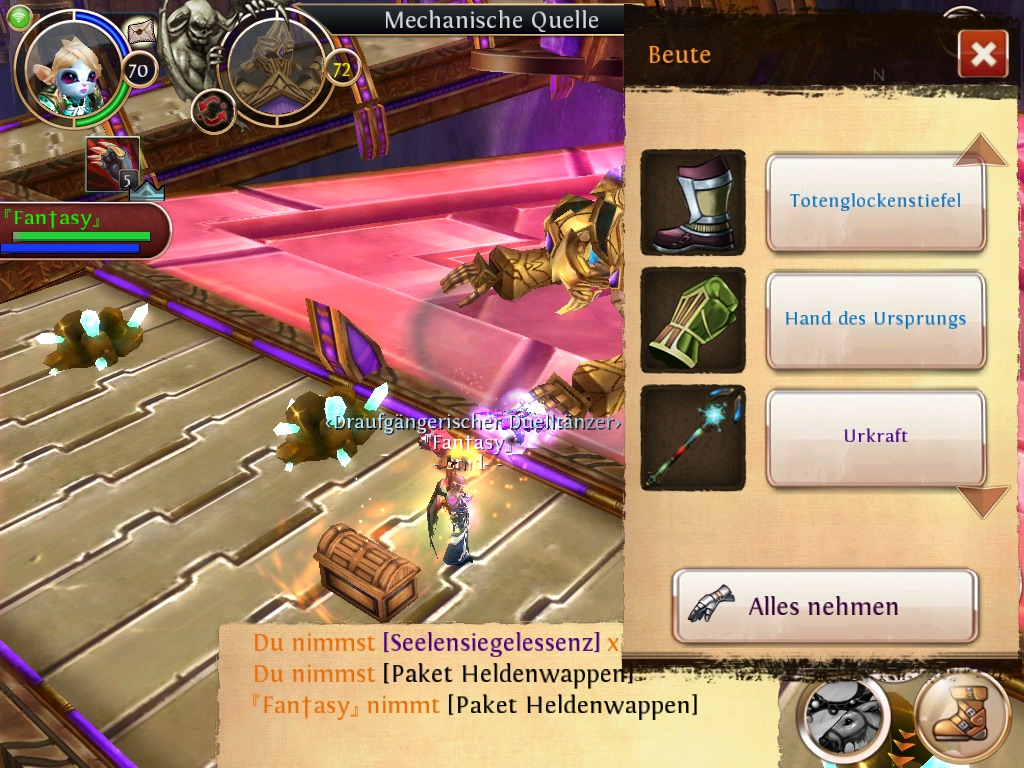Take the Totenglockenstiefel item
The height and width of the screenshot is (768, 1024).
875,201
